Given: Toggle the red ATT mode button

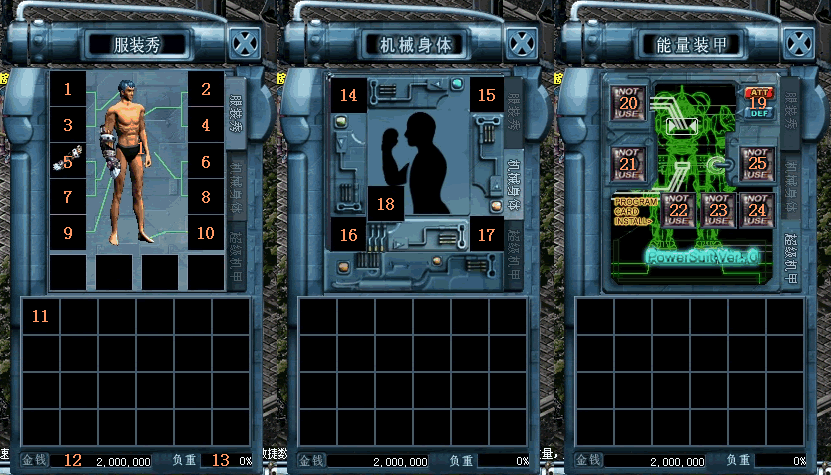Looking at the screenshot, I should tap(757, 94).
